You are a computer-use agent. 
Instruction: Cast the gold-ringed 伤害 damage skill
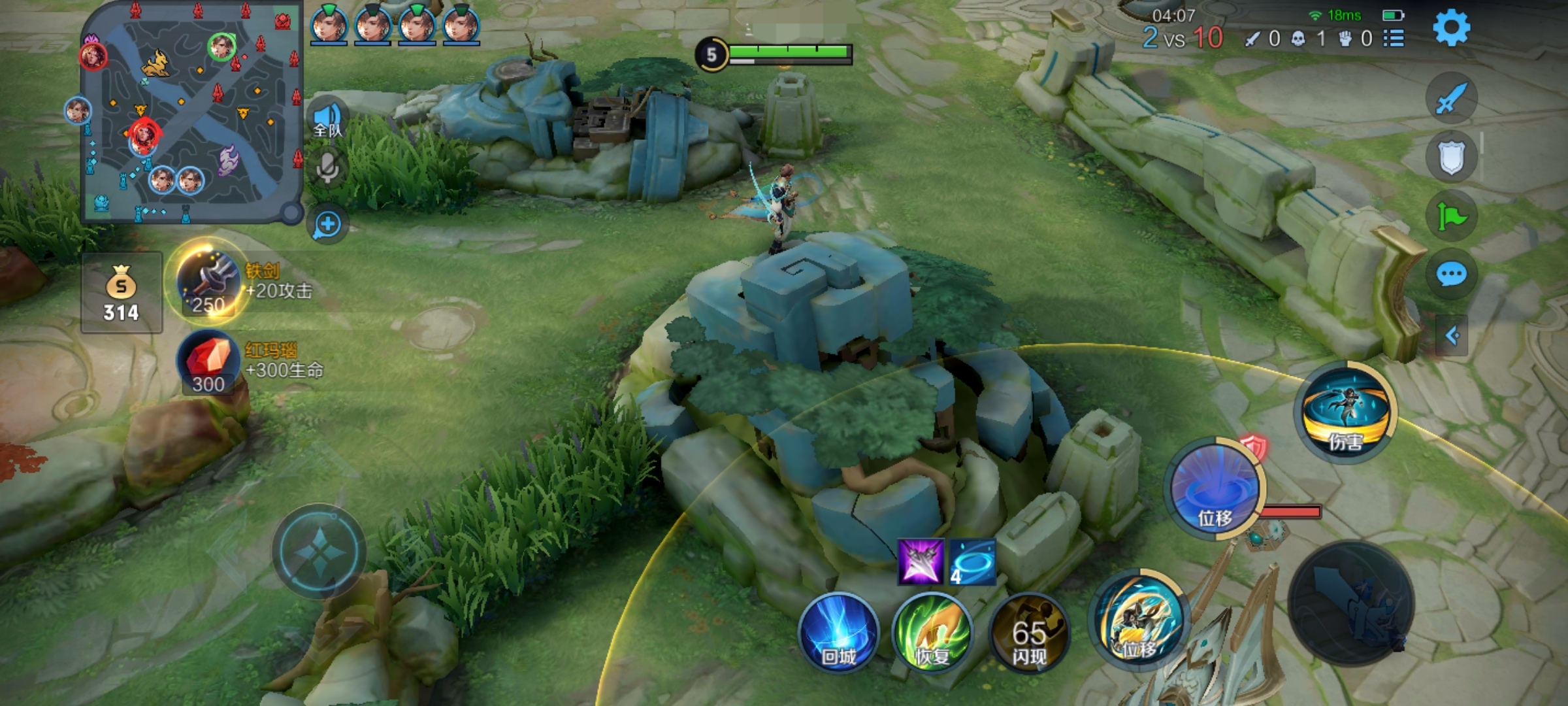(x=1345, y=411)
